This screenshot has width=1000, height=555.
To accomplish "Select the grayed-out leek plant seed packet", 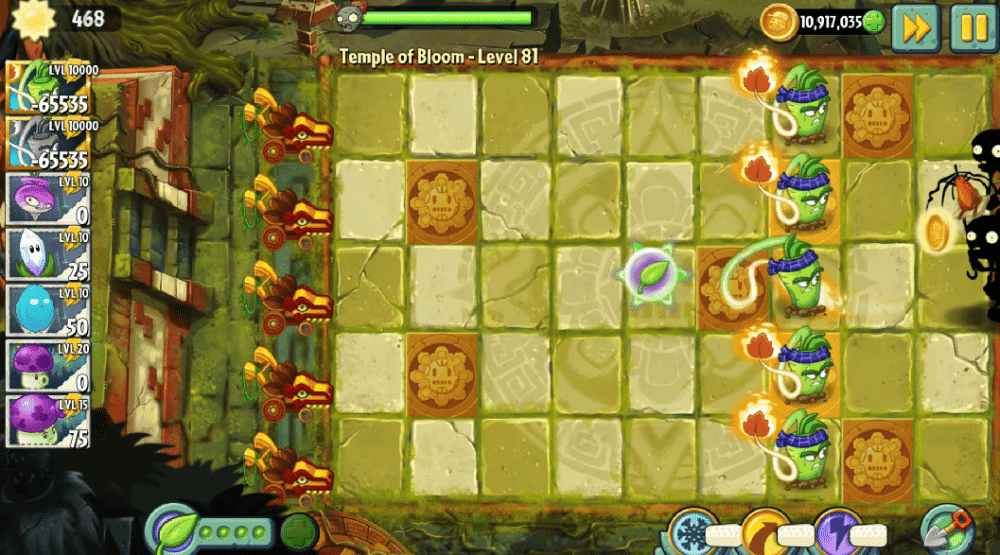I will pyautogui.click(x=48, y=145).
